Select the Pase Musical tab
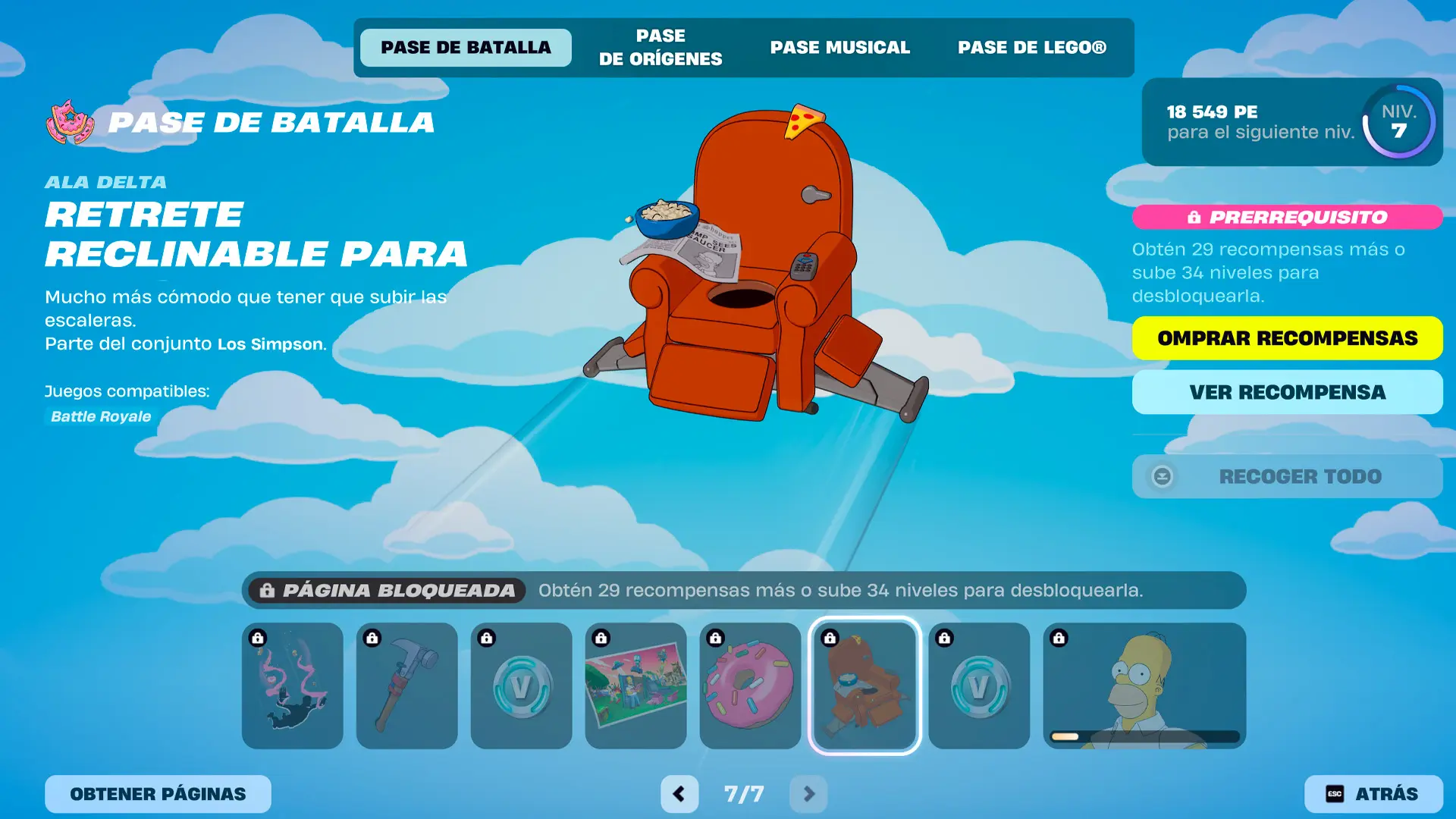The image size is (1456, 819). [839, 48]
